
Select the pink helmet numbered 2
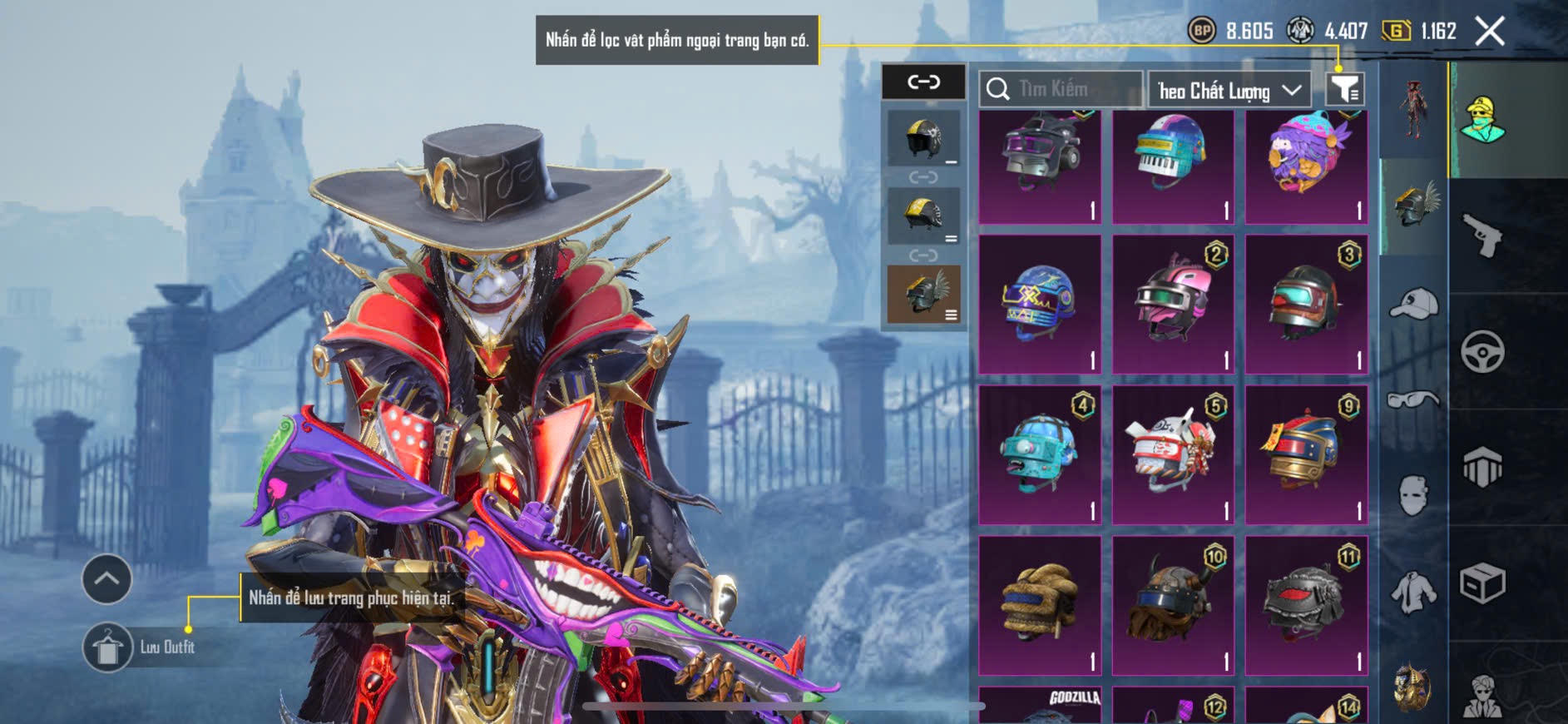[x=1172, y=304]
